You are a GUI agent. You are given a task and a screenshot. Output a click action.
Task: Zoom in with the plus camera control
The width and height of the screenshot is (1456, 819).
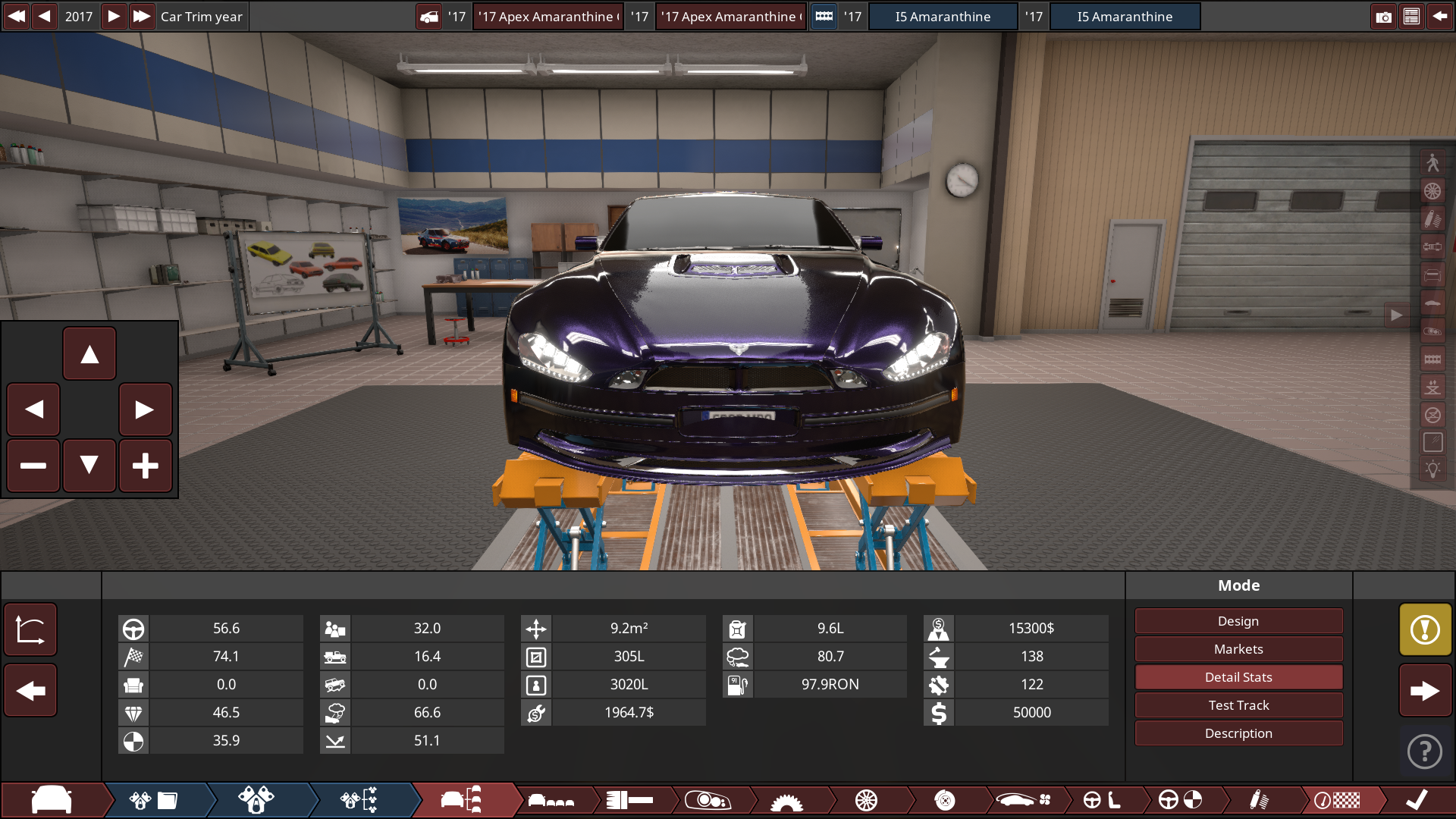146,466
